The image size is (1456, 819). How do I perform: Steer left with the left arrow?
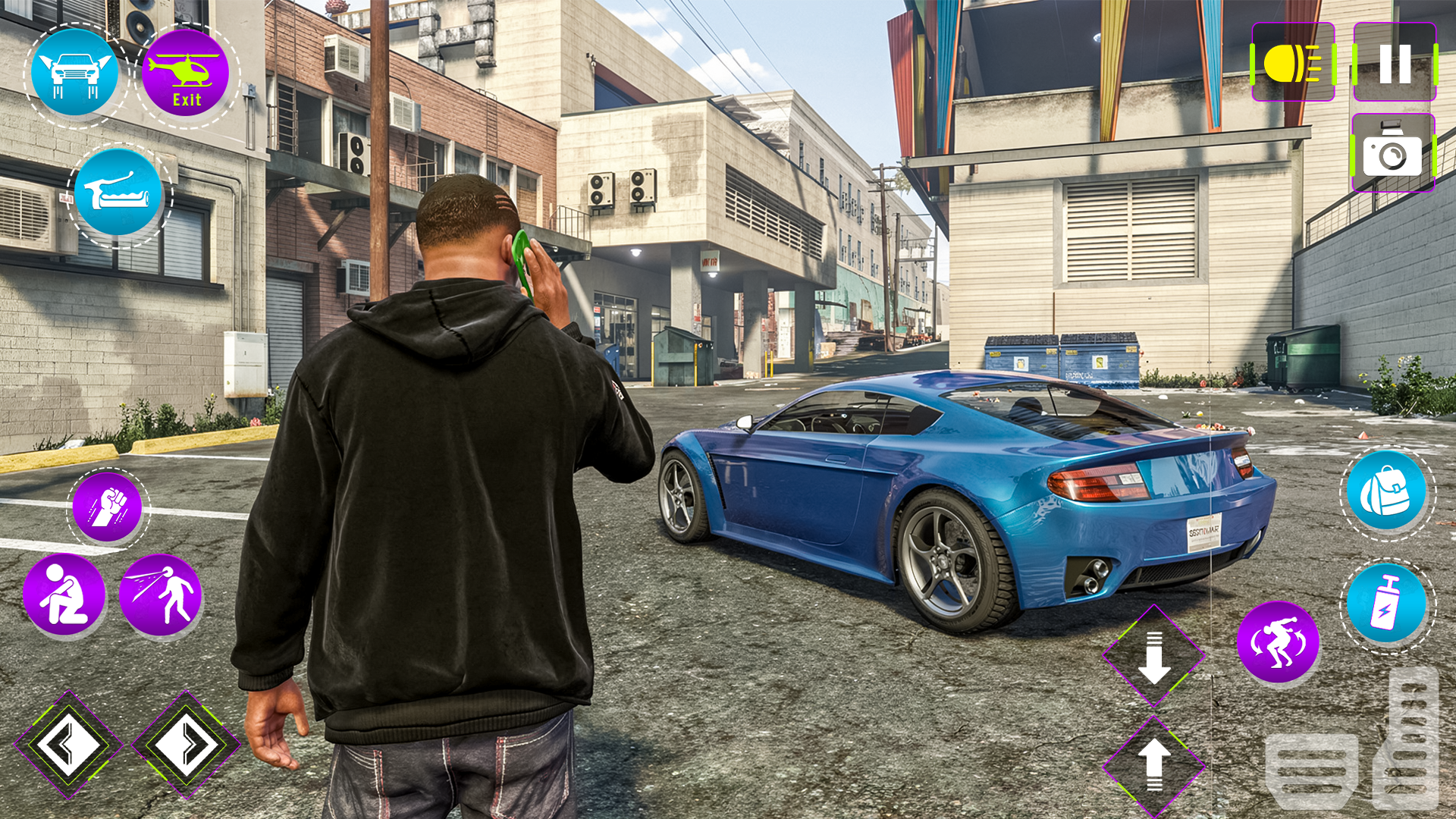tap(68, 745)
